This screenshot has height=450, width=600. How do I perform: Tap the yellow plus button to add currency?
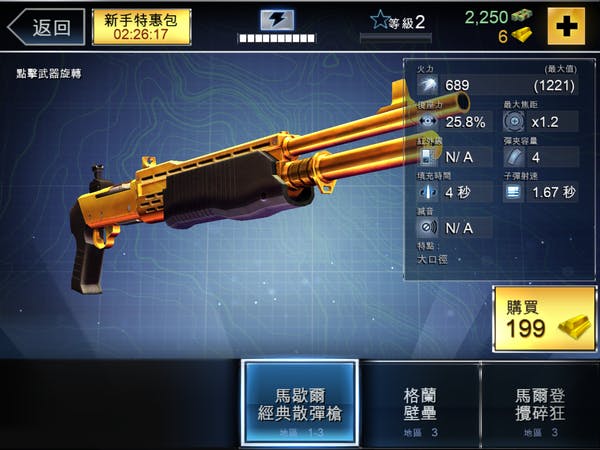(x=568, y=25)
